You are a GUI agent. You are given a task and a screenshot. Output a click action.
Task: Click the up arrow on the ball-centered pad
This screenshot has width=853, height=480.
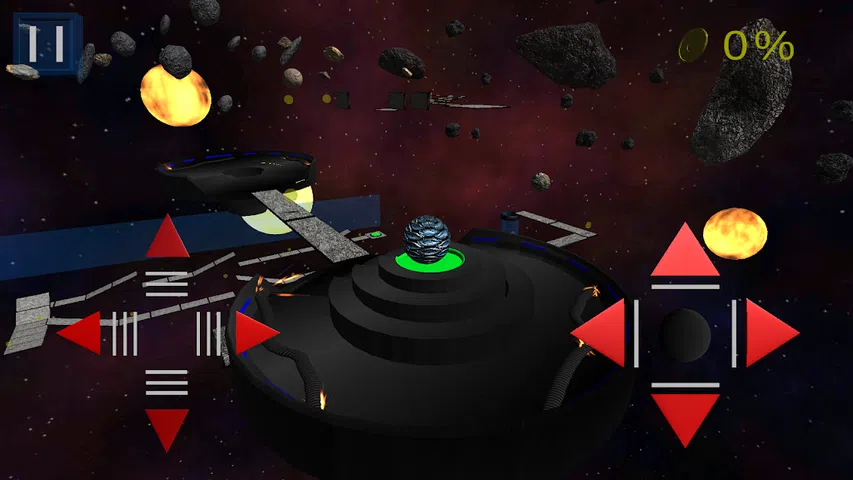[x=685, y=252]
